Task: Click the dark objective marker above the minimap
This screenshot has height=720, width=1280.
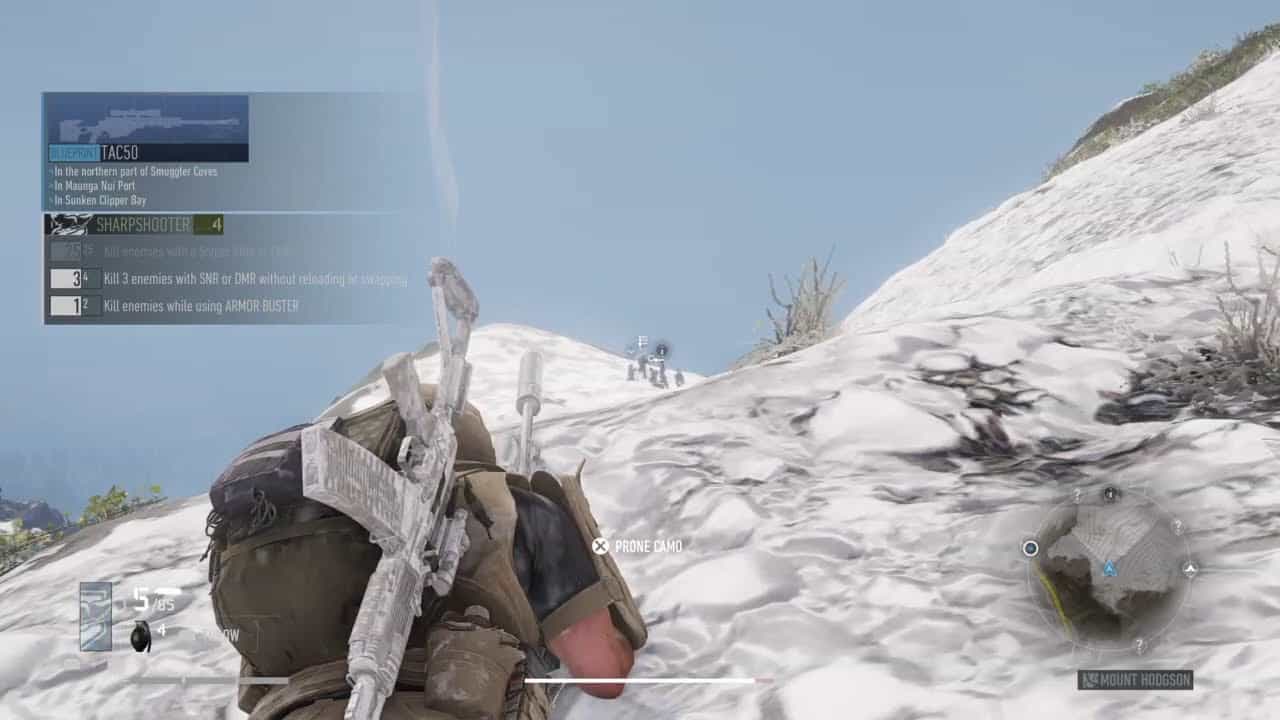Action: [1108, 493]
